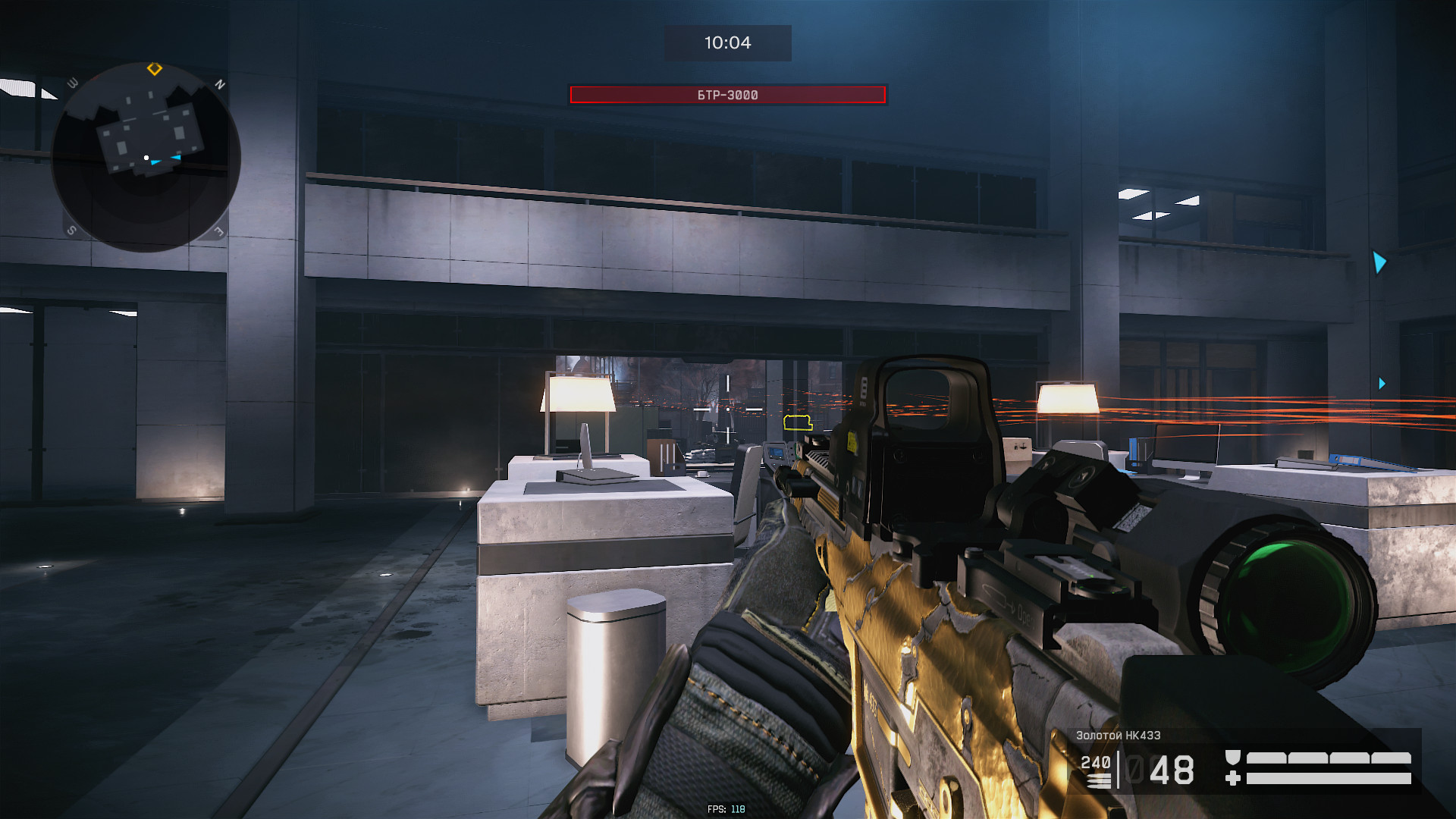Select the larger cyan teammate arrow indicator
The width and height of the screenshot is (1456, 819).
1379,262
